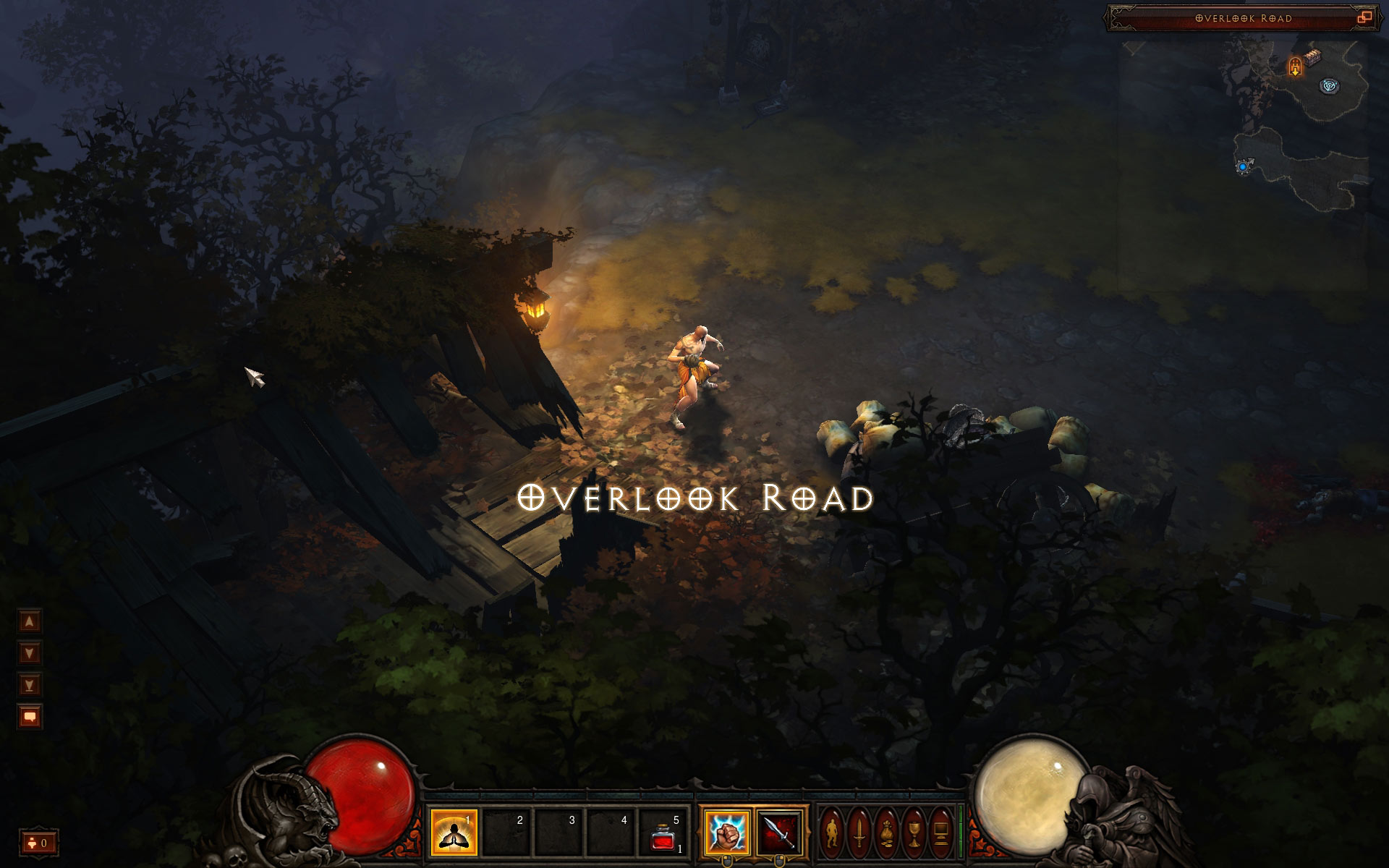Image resolution: width=1389 pixels, height=868 pixels.
Task: Open the chalice menu button
Action: (x=914, y=833)
